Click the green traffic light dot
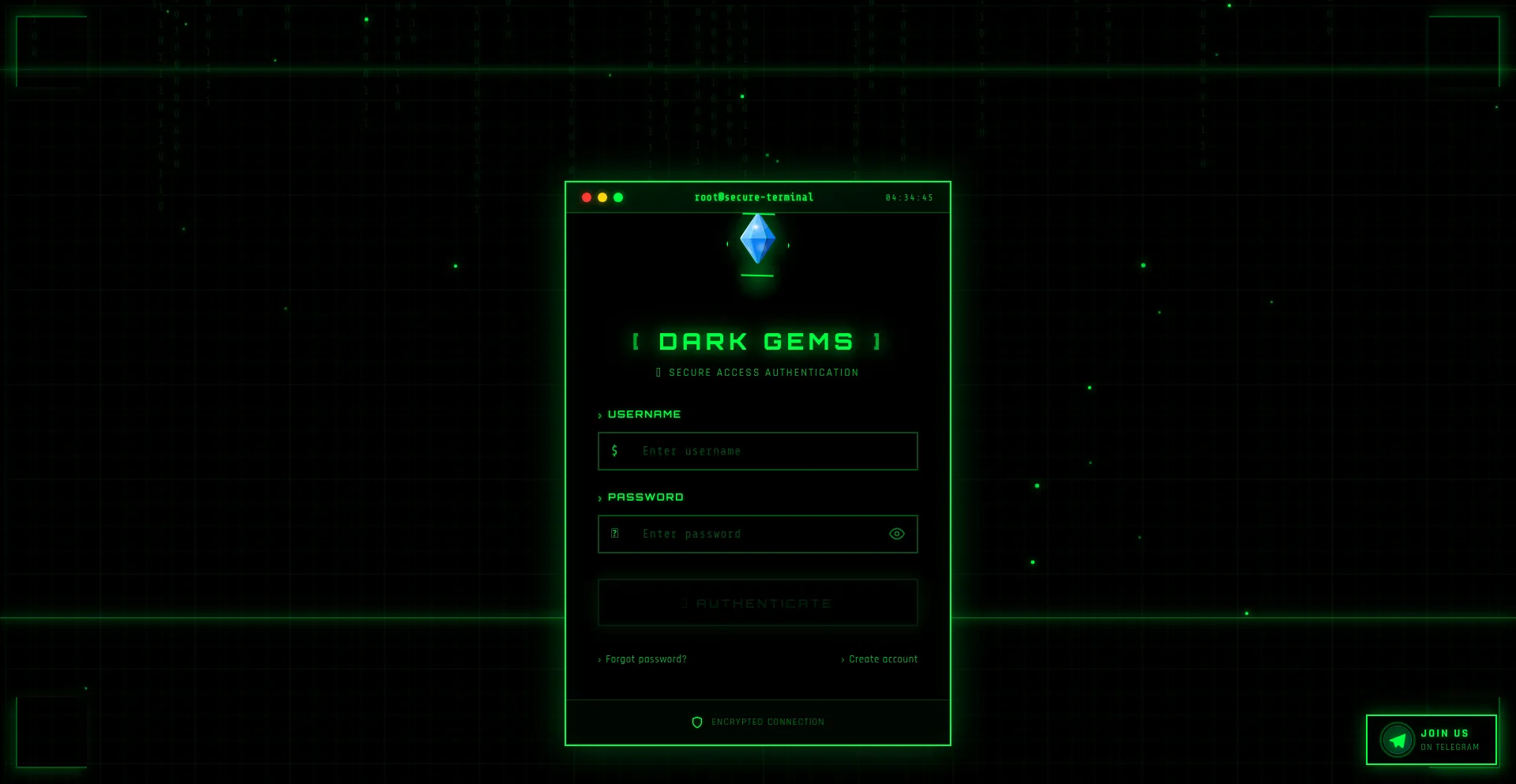Viewport: 1516px width, 784px height. click(x=618, y=197)
